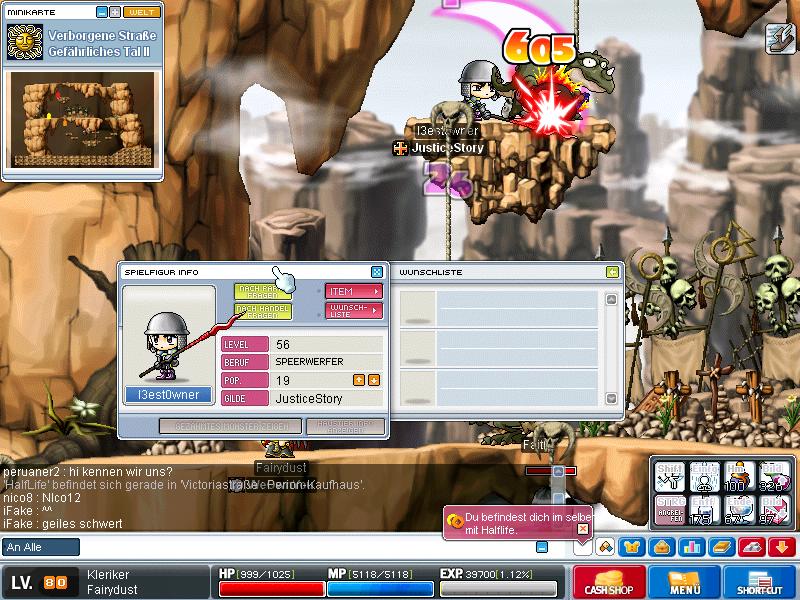Lower l3est0wner's popularity with the down arrow
Image resolution: width=800 pixels, height=600 pixels.
click(x=374, y=380)
